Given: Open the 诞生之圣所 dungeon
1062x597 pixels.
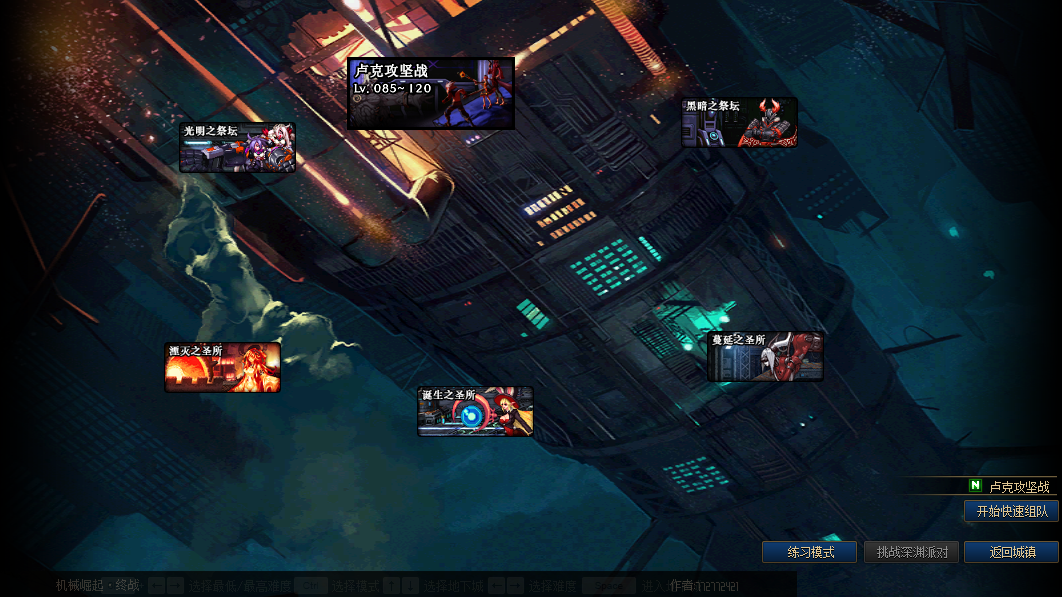Looking at the screenshot, I should click(475, 411).
